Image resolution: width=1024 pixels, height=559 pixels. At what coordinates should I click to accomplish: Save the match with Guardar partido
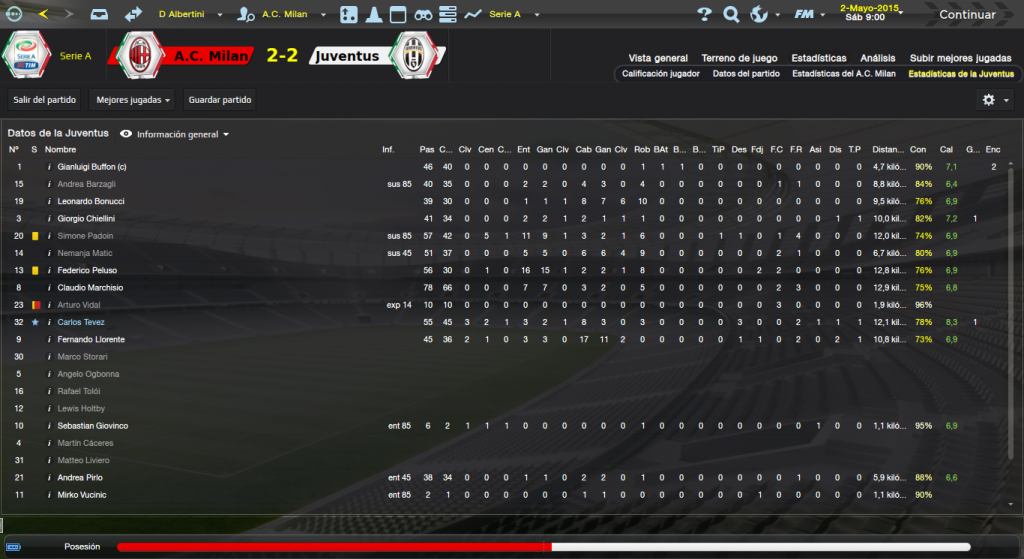(x=220, y=100)
